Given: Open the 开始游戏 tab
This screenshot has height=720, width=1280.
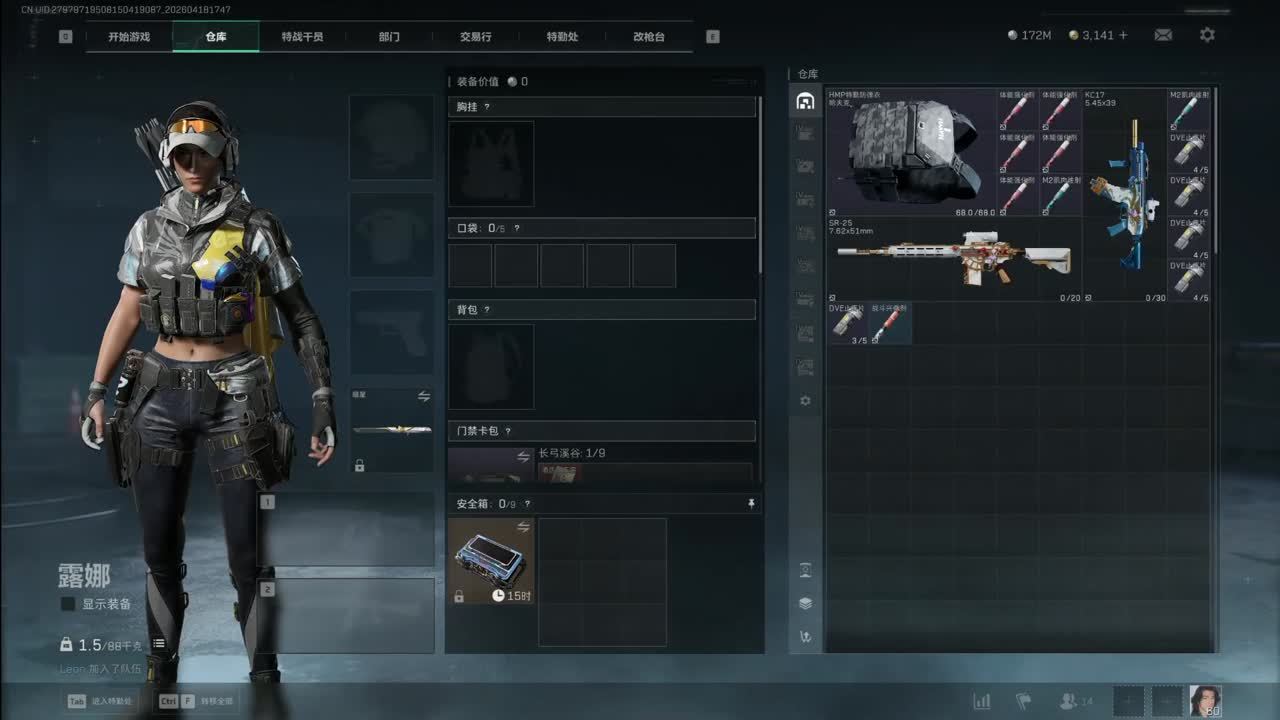Looking at the screenshot, I should coord(129,37).
